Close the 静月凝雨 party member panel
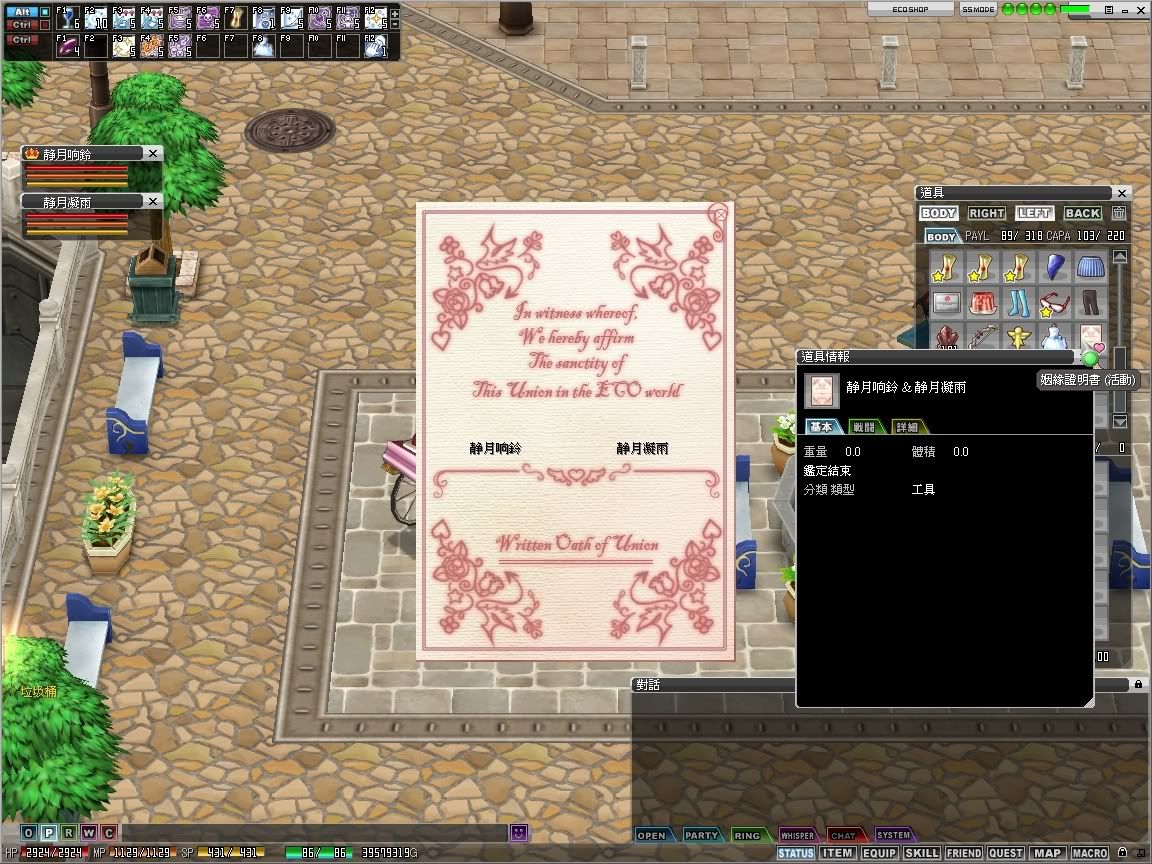The width and height of the screenshot is (1152, 864). (x=152, y=201)
